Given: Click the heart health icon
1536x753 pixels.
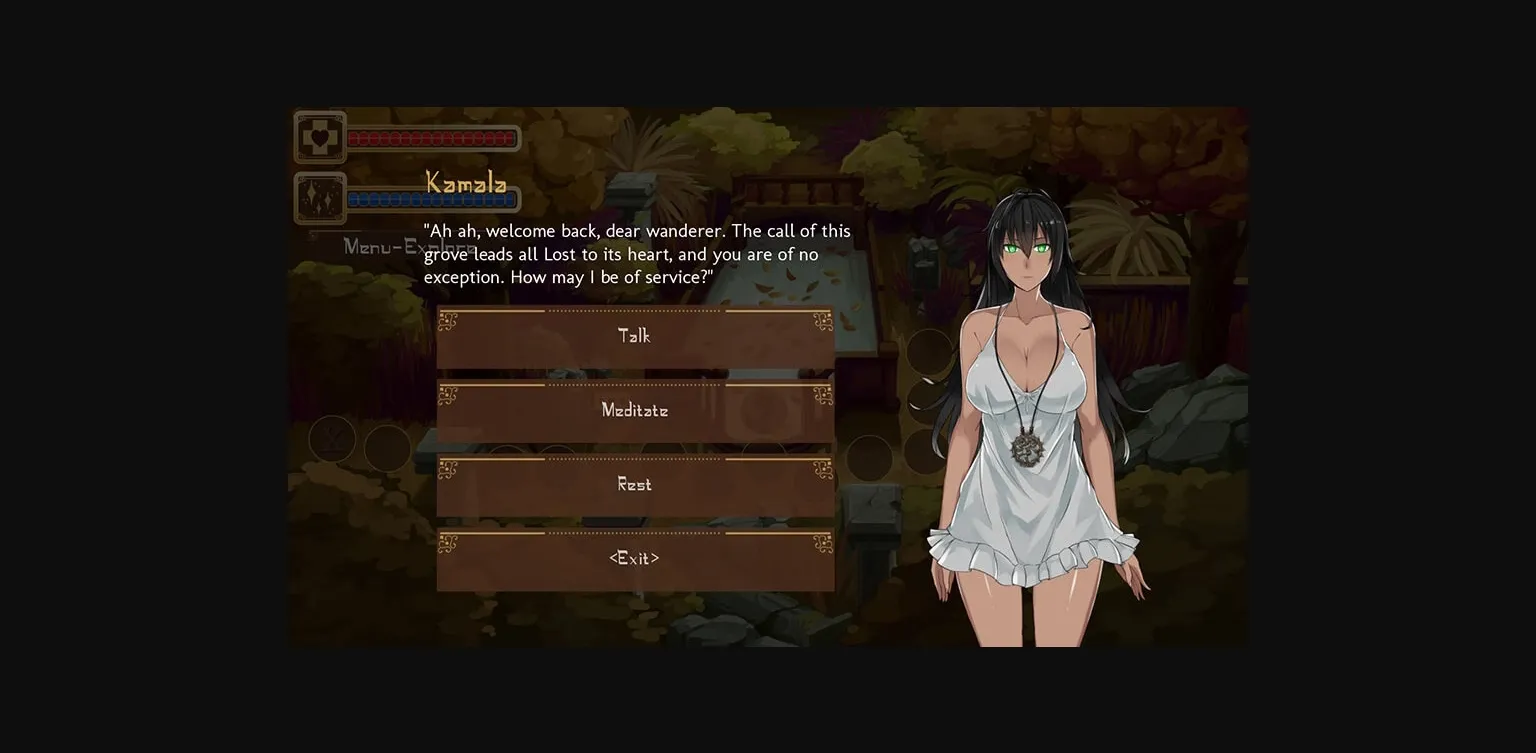Looking at the screenshot, I should click(319, 136).
